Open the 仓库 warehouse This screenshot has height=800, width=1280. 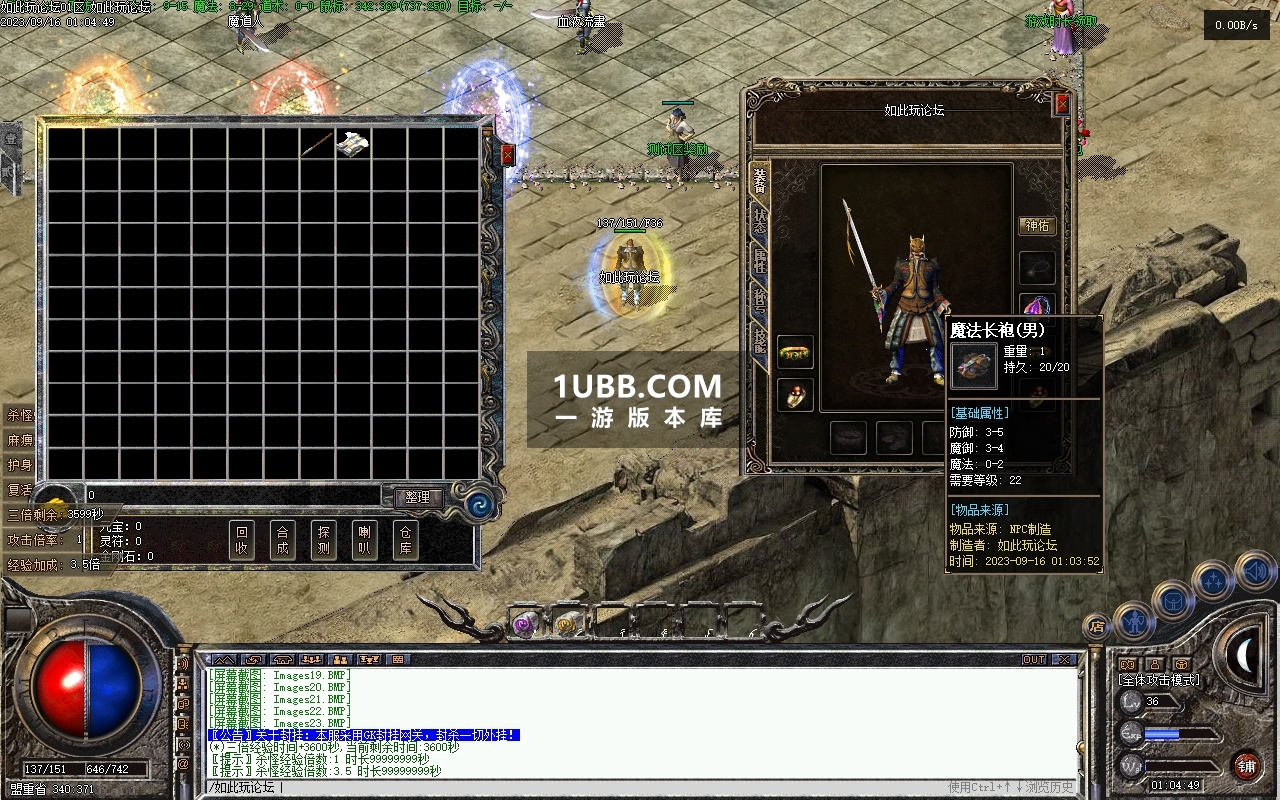[x=405, y=540]
